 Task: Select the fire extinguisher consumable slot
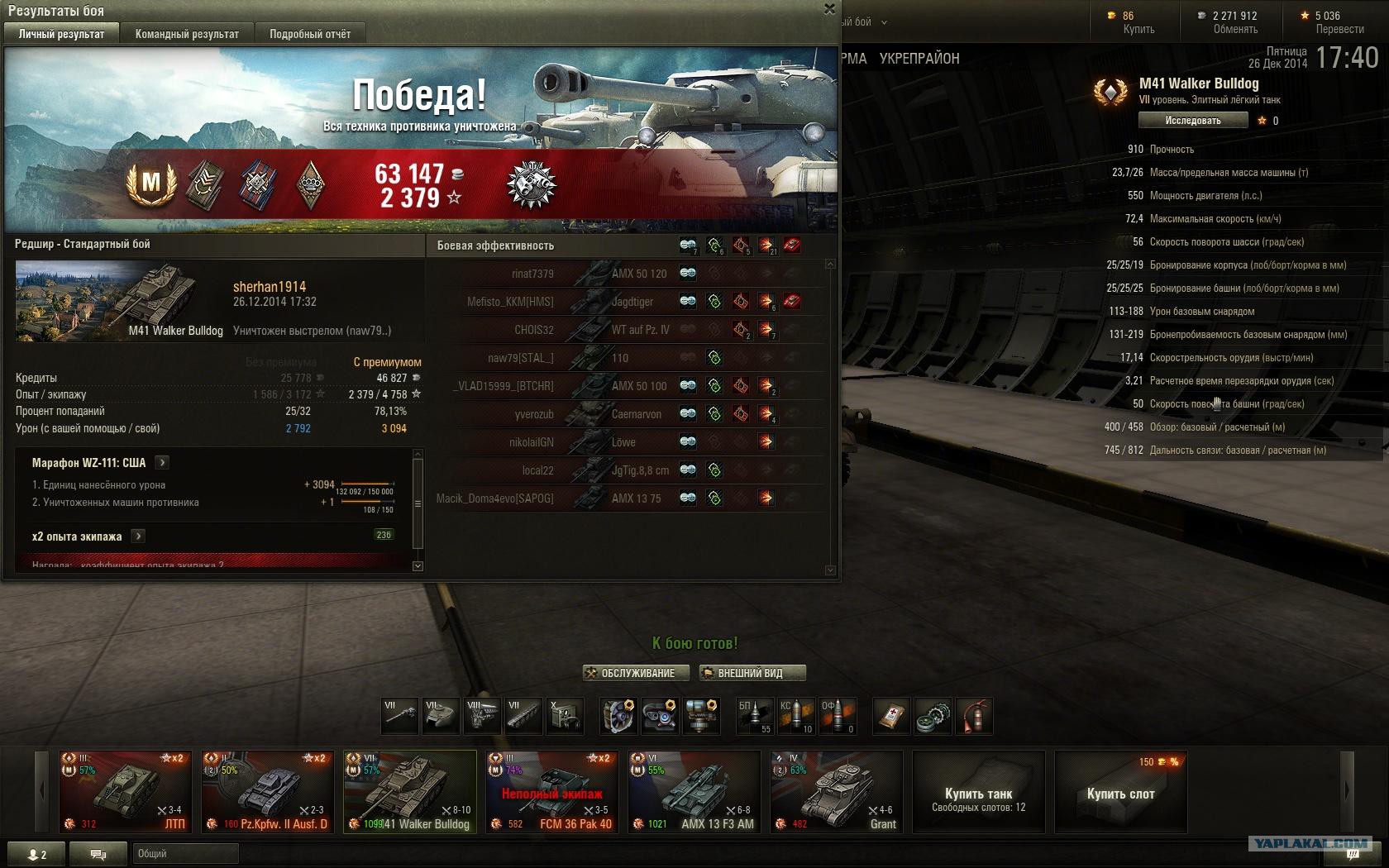pos(975,716)
